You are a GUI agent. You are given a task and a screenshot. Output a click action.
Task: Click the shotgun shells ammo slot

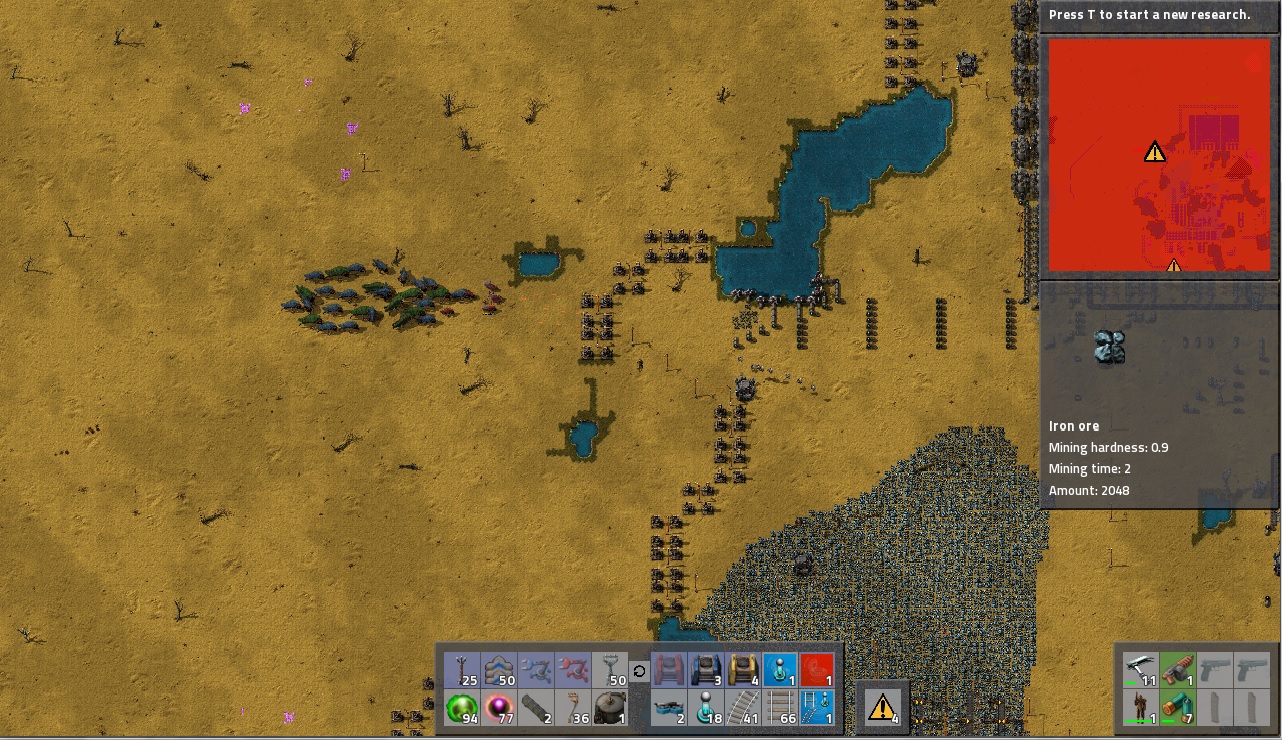1177,708
